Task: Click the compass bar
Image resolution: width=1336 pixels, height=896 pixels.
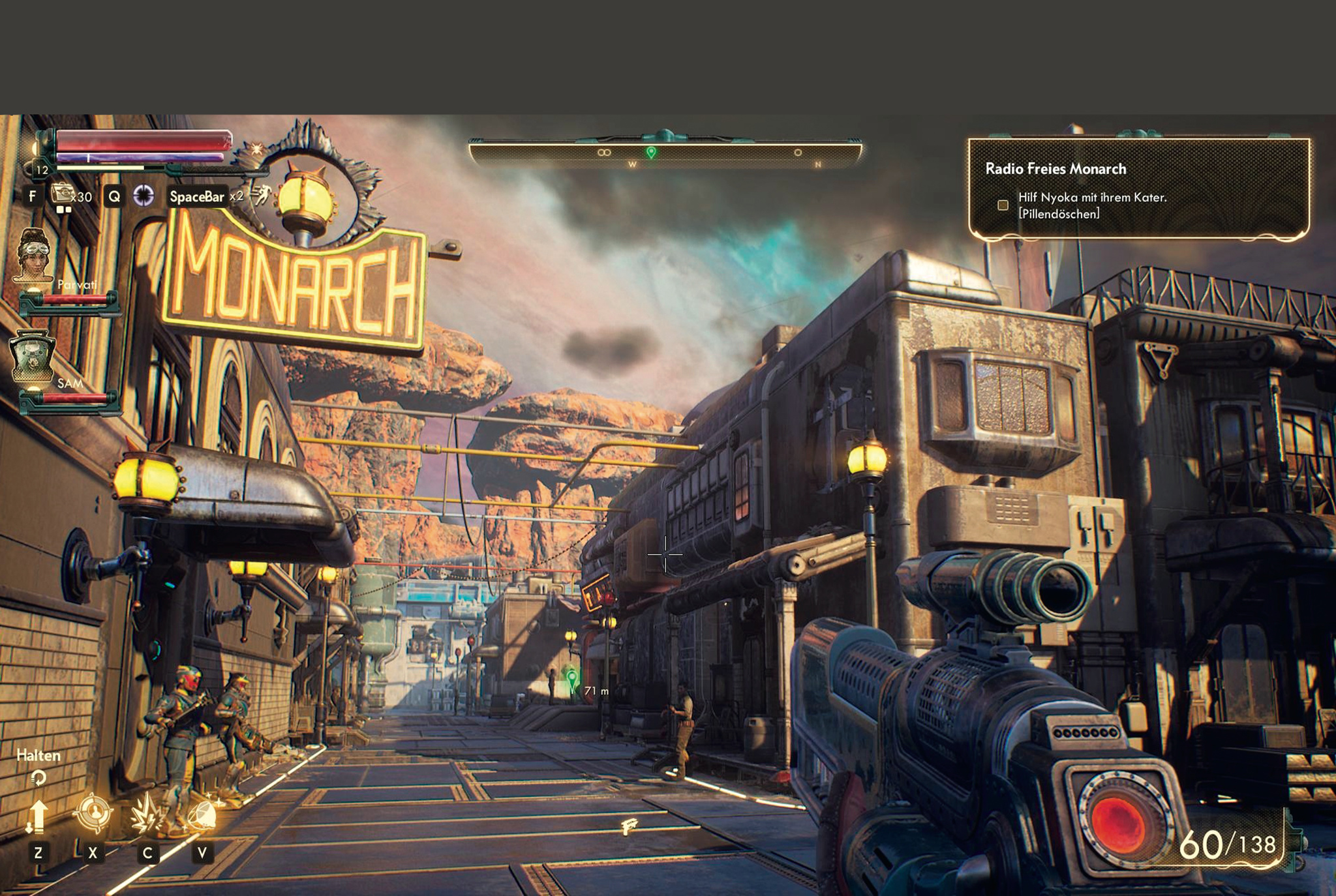Action: pos(665,154)
